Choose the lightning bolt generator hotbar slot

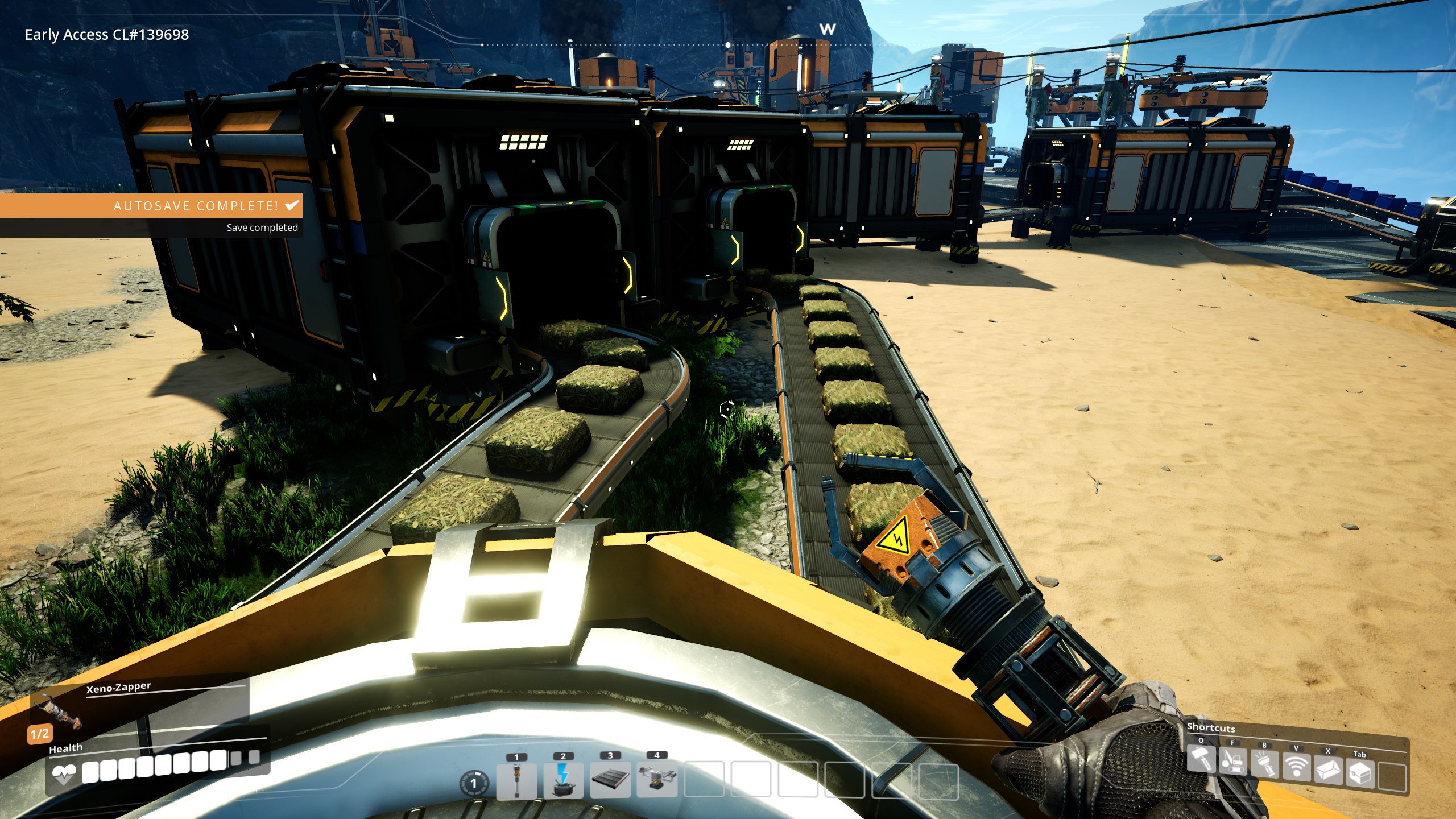[x=563, y=780]
